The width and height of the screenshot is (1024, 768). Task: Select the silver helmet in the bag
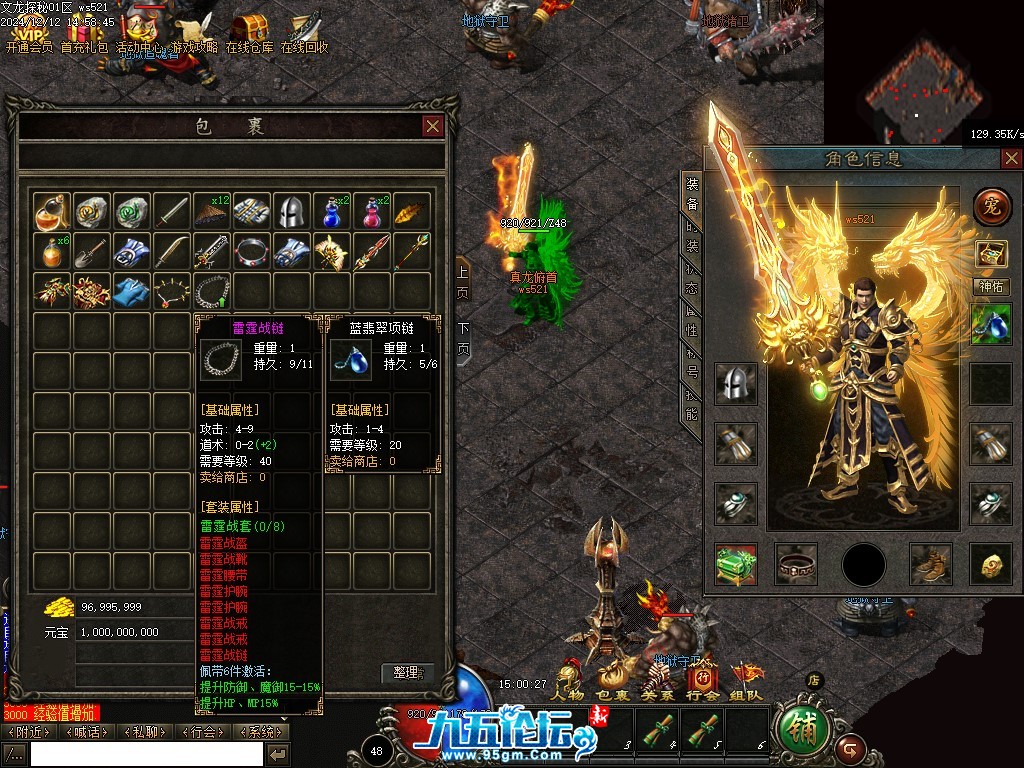[x=292, y=211]
